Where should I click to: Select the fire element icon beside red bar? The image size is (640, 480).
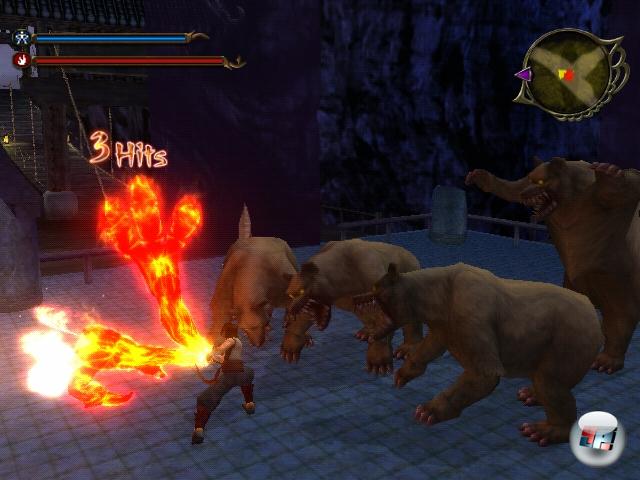point(21,60)
